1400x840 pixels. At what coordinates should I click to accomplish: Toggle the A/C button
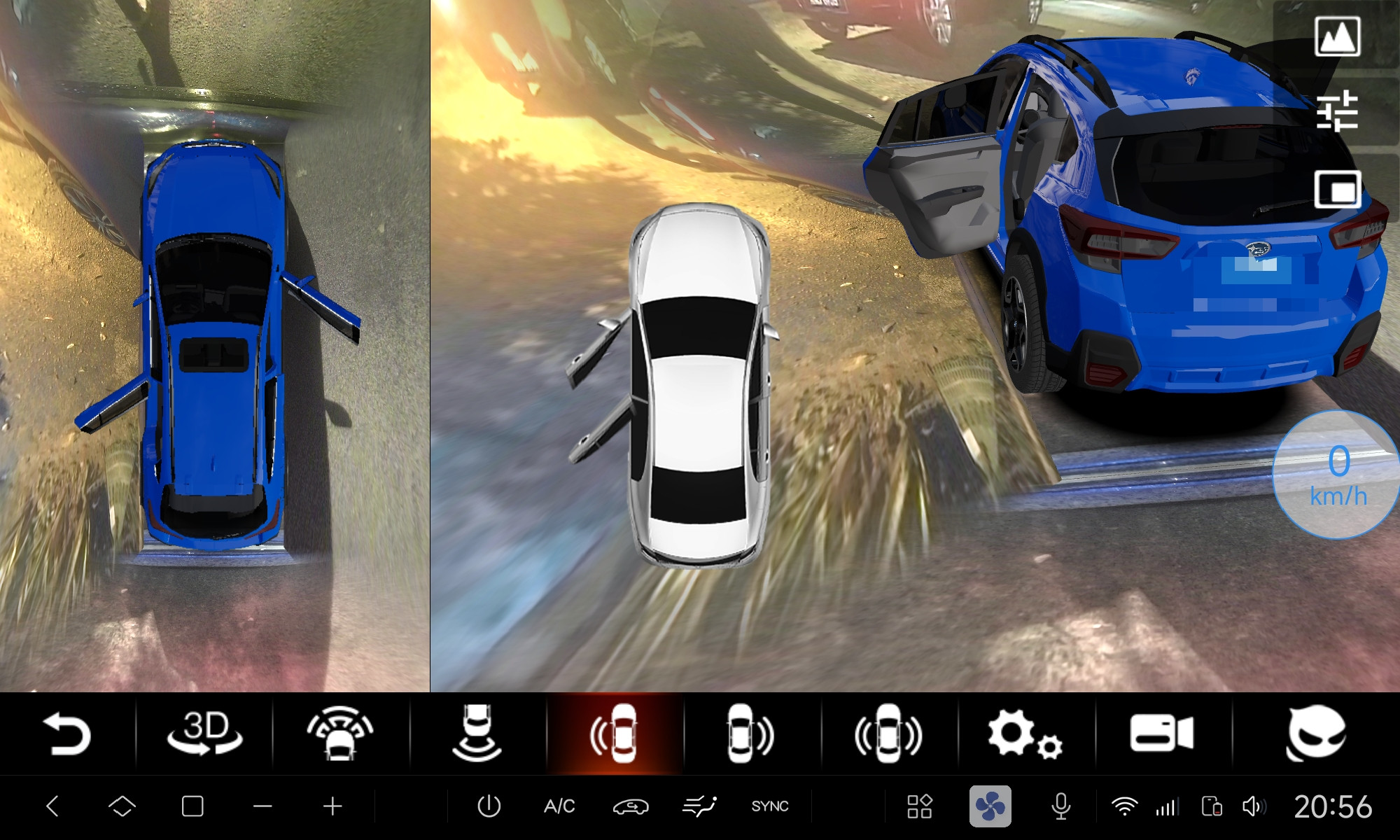tap(559, 806)
